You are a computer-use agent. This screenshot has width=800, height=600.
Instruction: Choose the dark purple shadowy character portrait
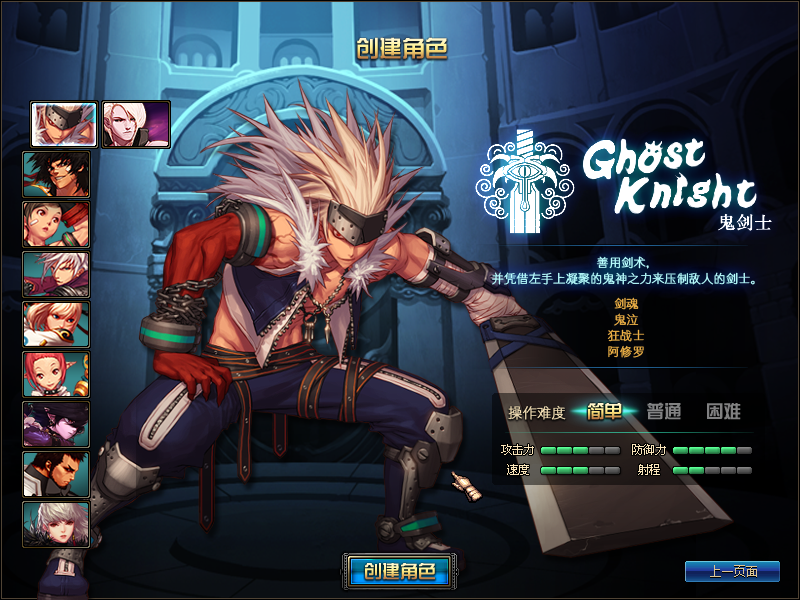point(57,424)
